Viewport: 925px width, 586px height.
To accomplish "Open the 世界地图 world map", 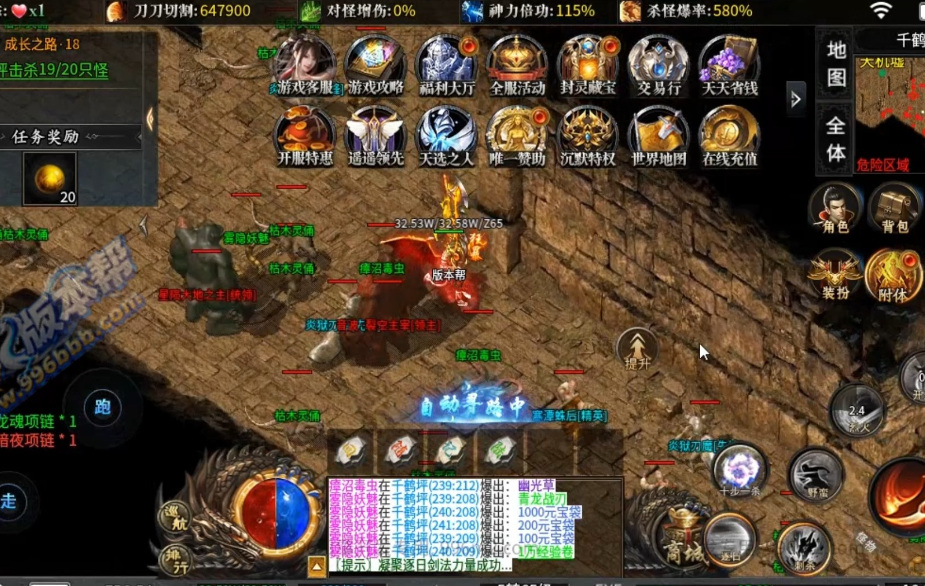I will tap(658, 136).
